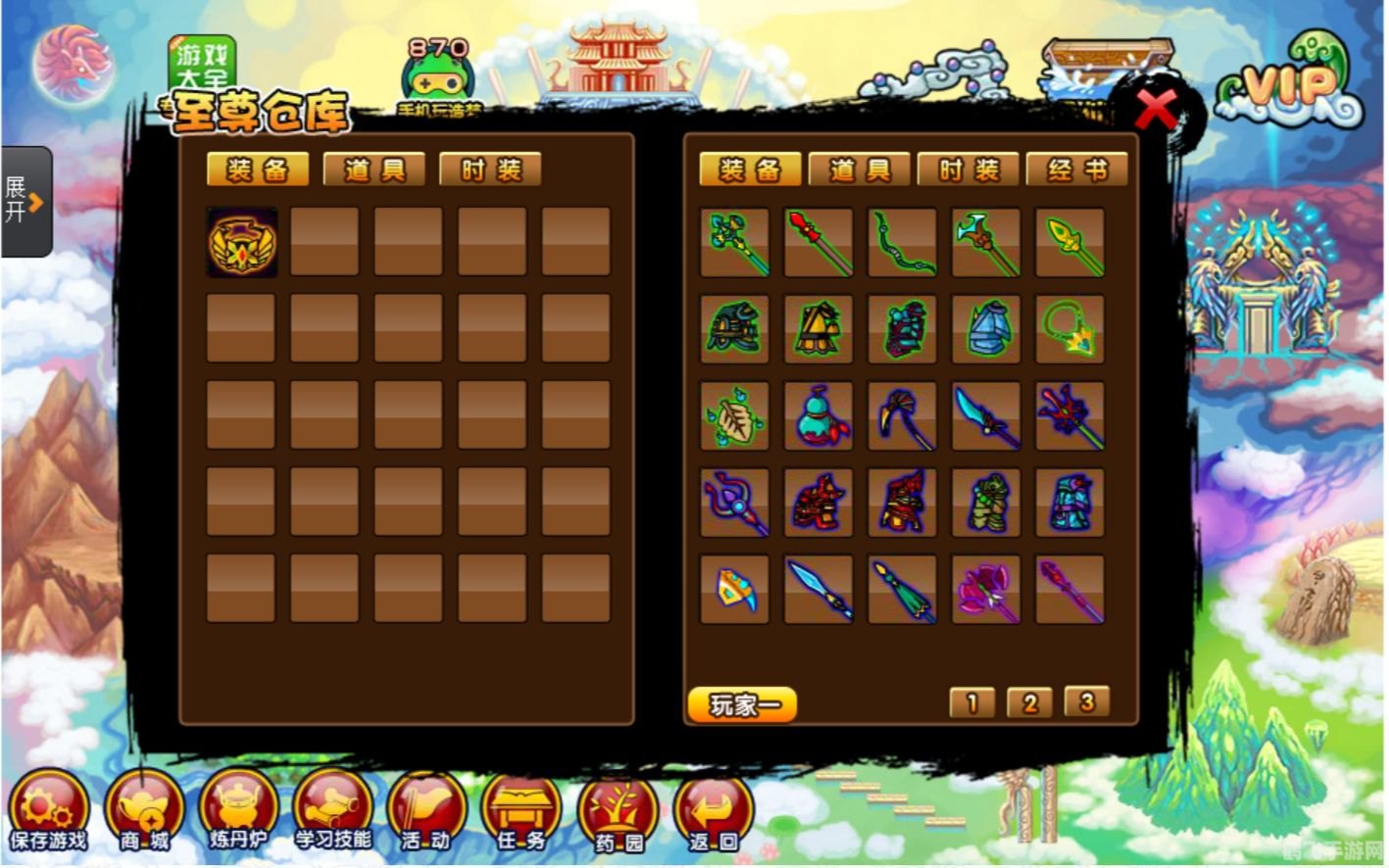Enter the 药园 herb garden

[617, 814]
